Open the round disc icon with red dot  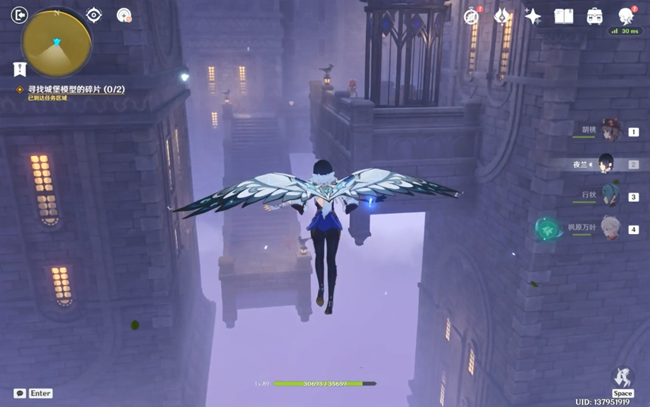click(x=124, y=15)
